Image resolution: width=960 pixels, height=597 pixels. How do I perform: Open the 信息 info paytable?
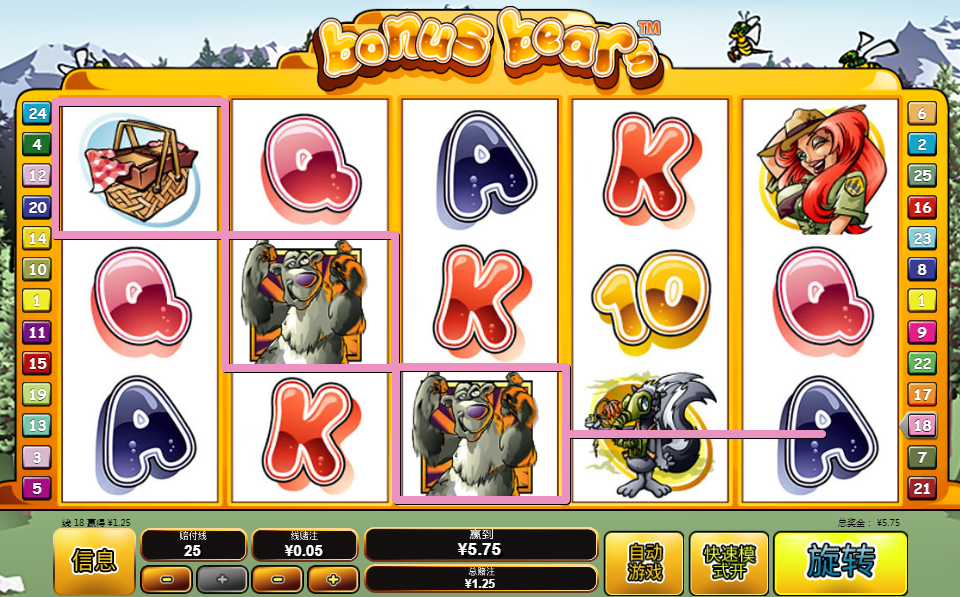pos(94,562)
